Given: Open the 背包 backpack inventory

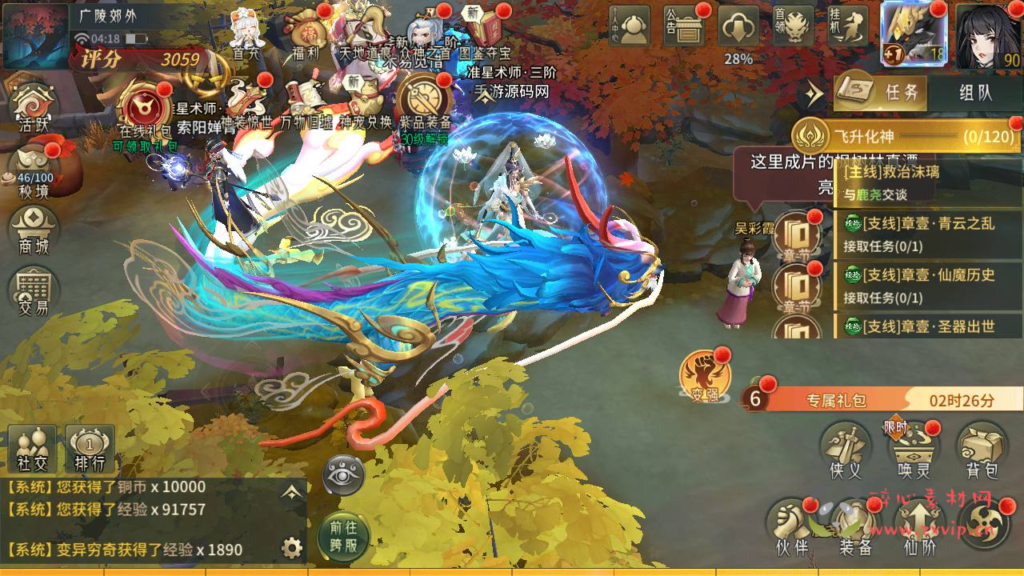Looking at the screenshot, I should point(981,448).
